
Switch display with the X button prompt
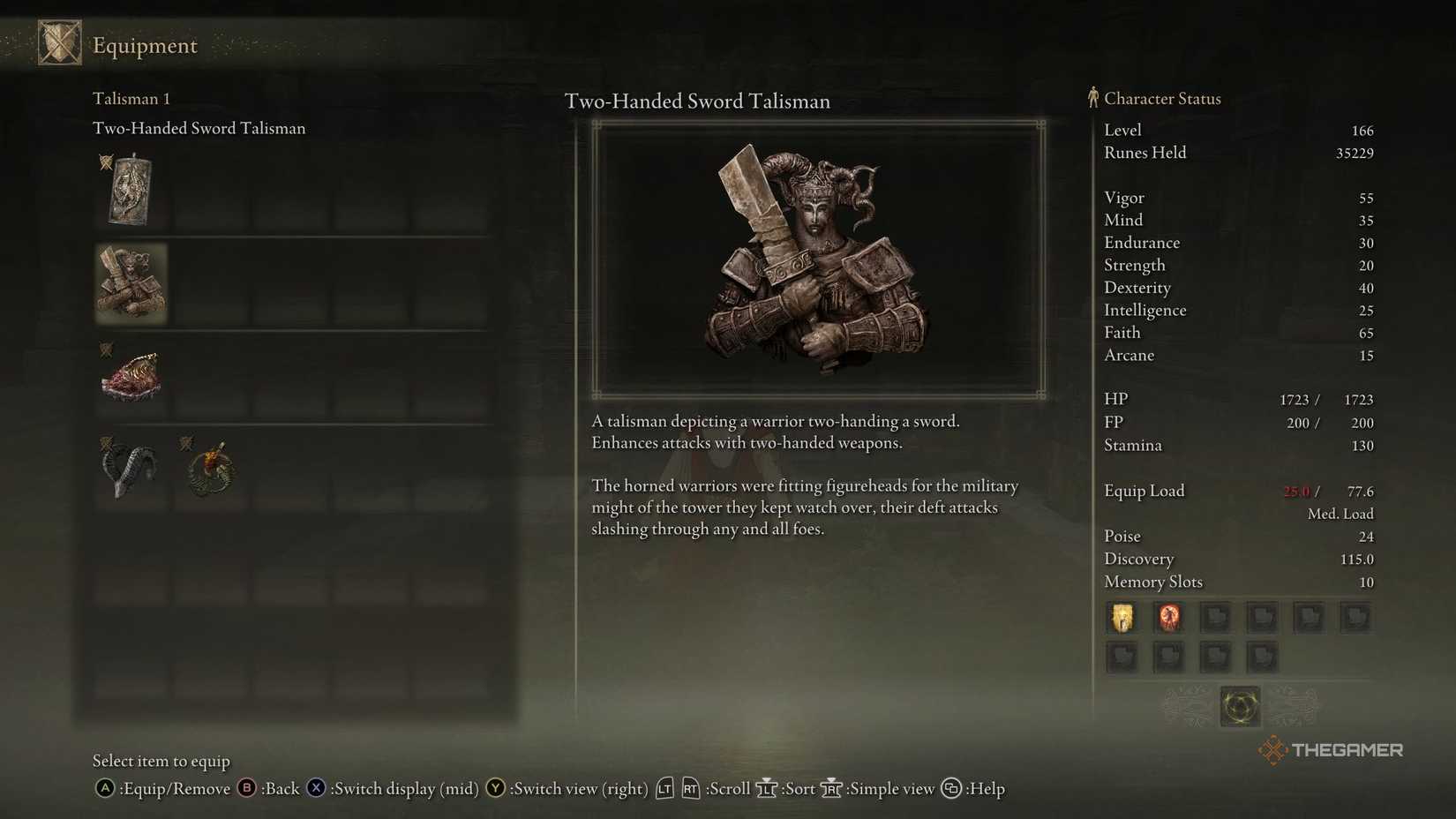pyautogui.click(x=315, y=788)
